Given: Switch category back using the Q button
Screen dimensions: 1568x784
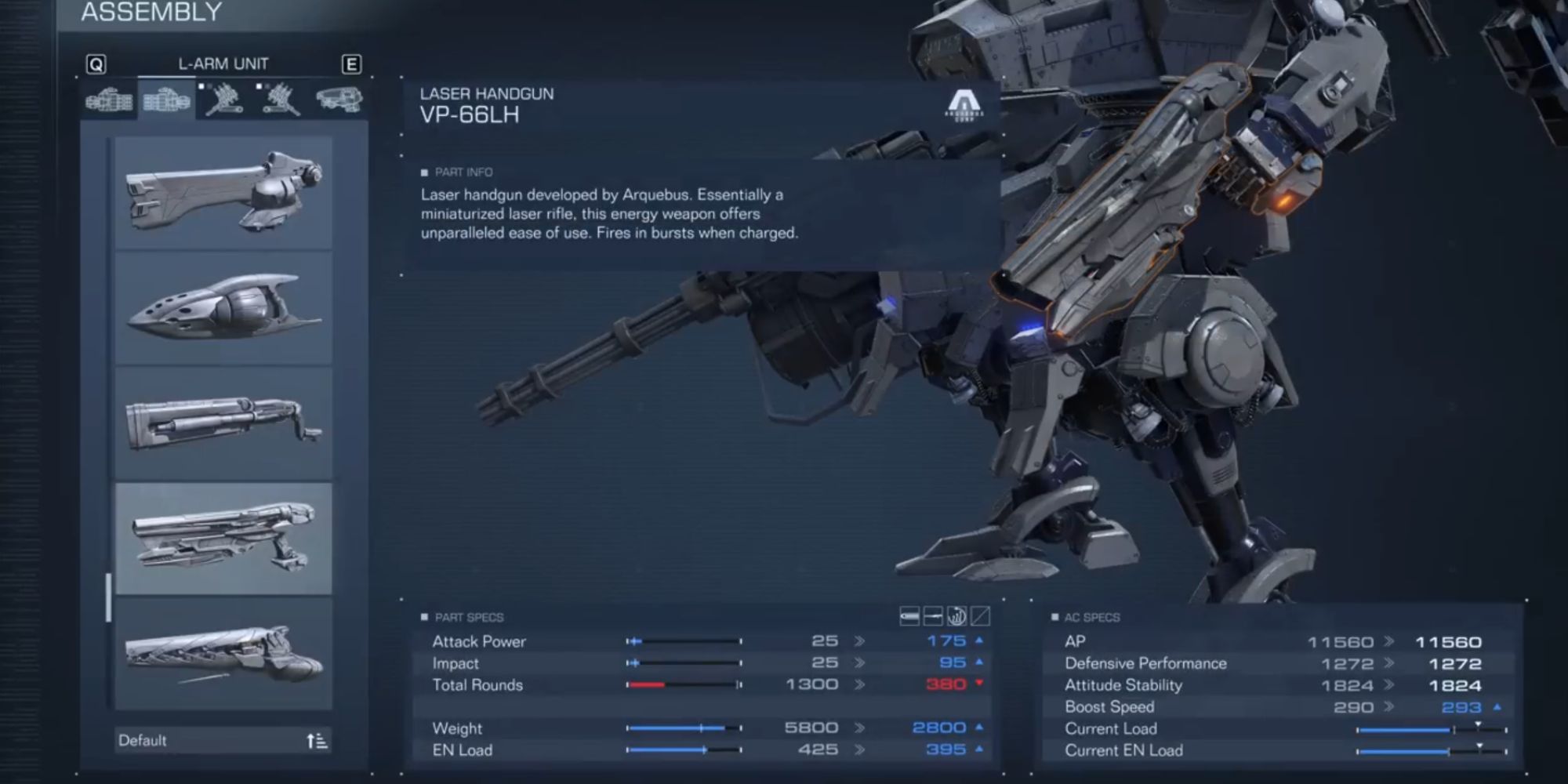Looking at the screenshot, I should (95, 65).
